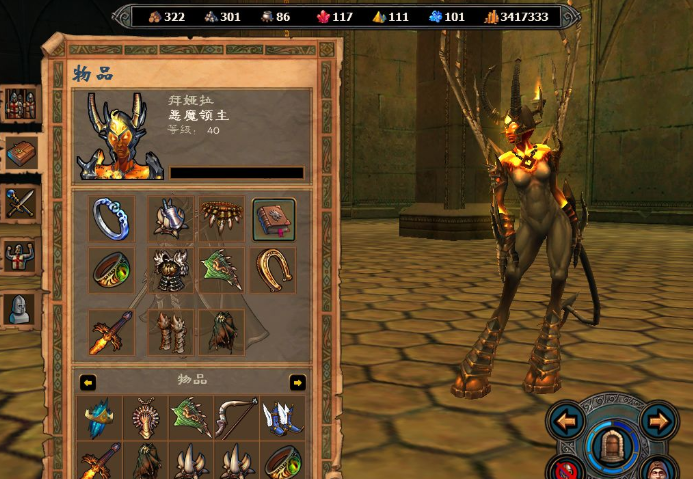The width and height of the screenshot is (693, 479).
Task: Choose the equipped clawed boots slot
Action: coord(171,332)
